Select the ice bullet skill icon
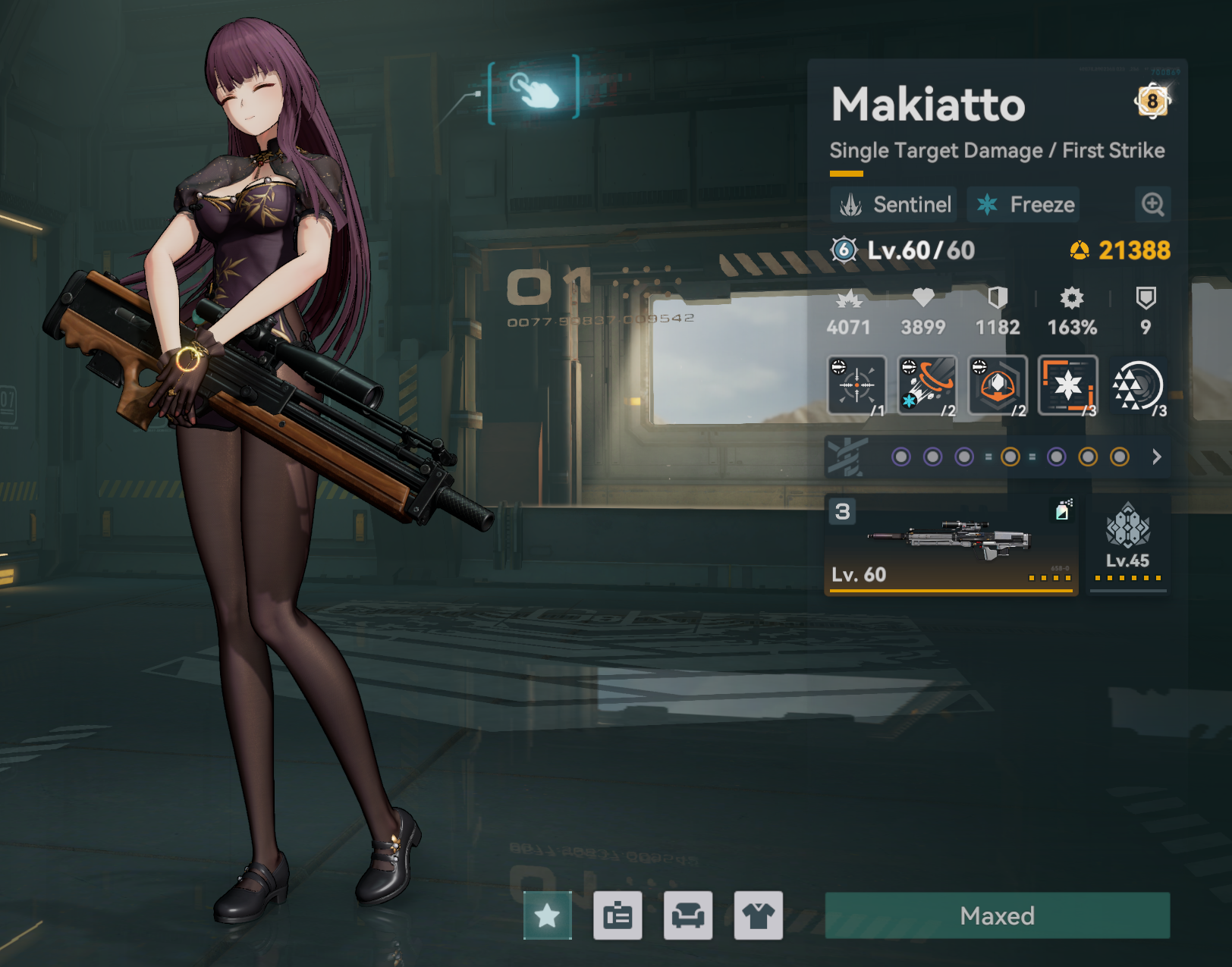1232x967 pixels. (927, 385)
